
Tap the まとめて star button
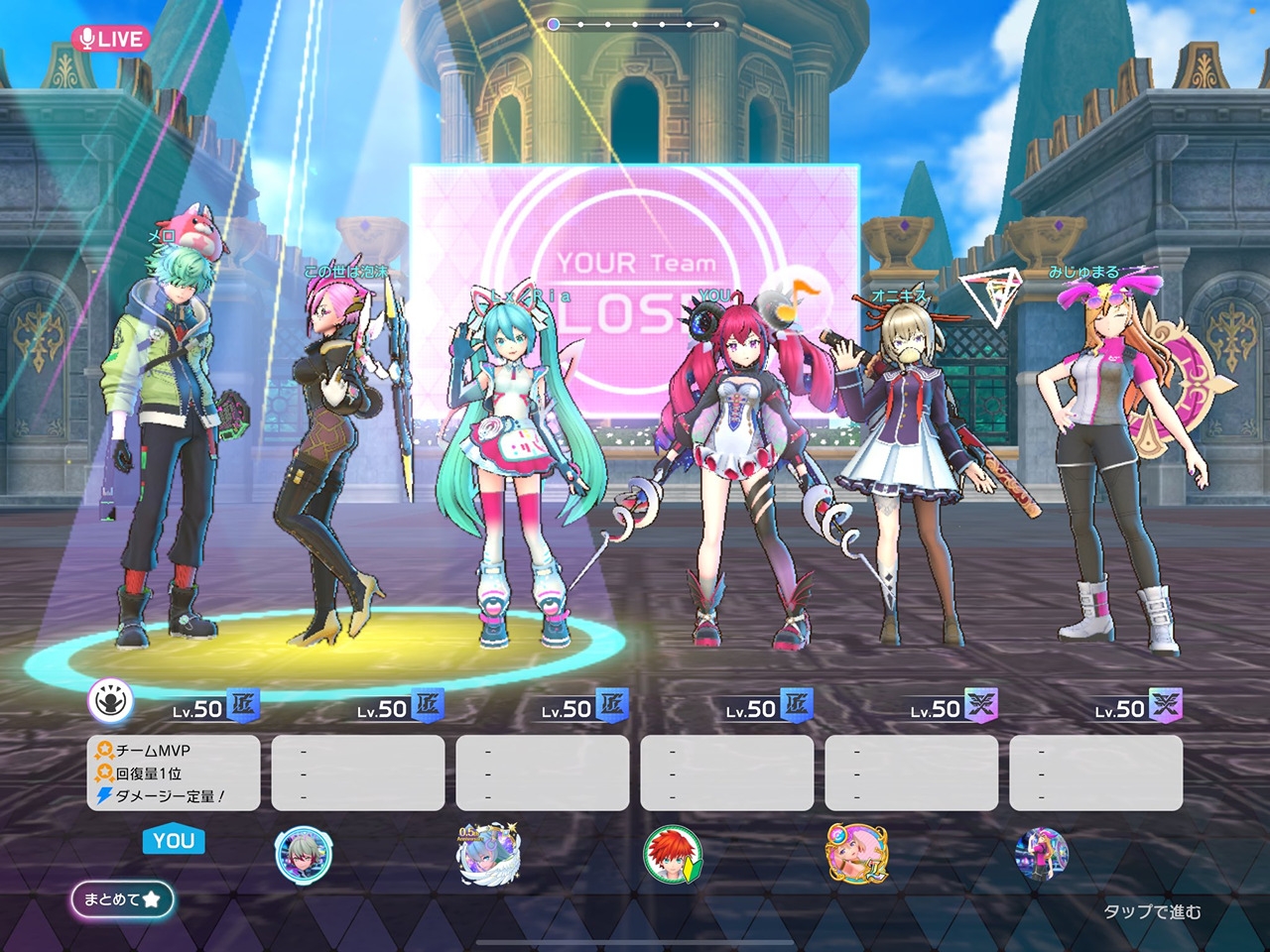(122, 899)
